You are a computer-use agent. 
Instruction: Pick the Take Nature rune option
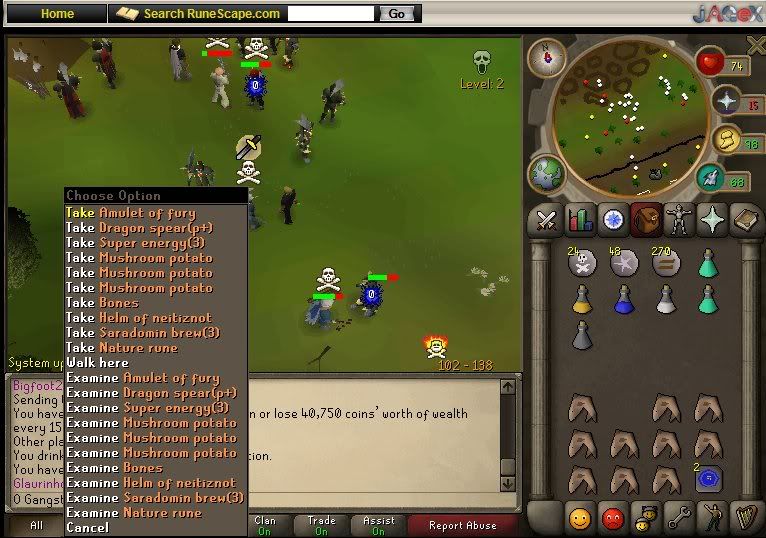point(121,347)
